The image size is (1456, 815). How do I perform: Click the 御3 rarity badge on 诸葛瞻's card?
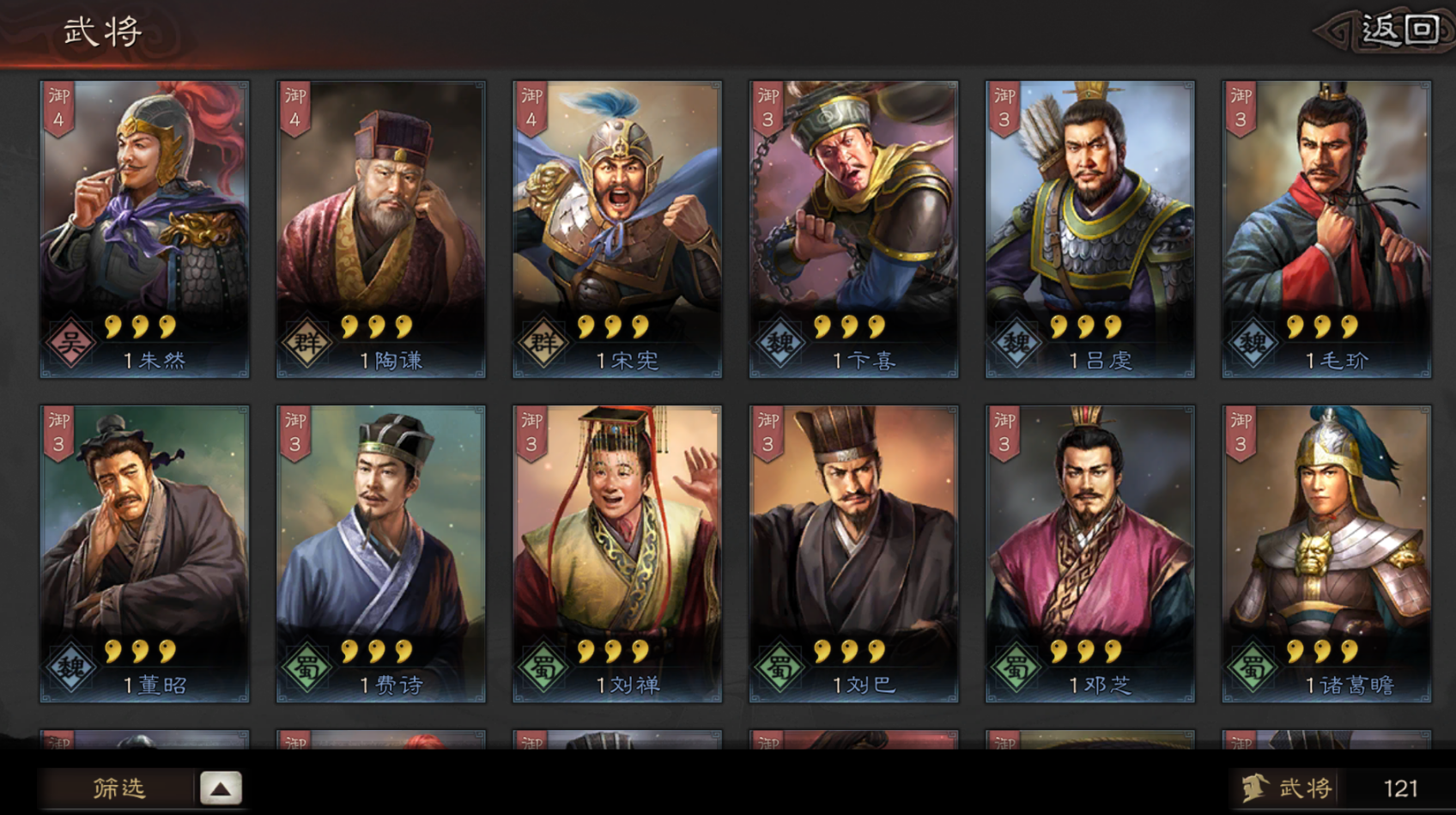pyautogui.click(x=1241, y=434)
